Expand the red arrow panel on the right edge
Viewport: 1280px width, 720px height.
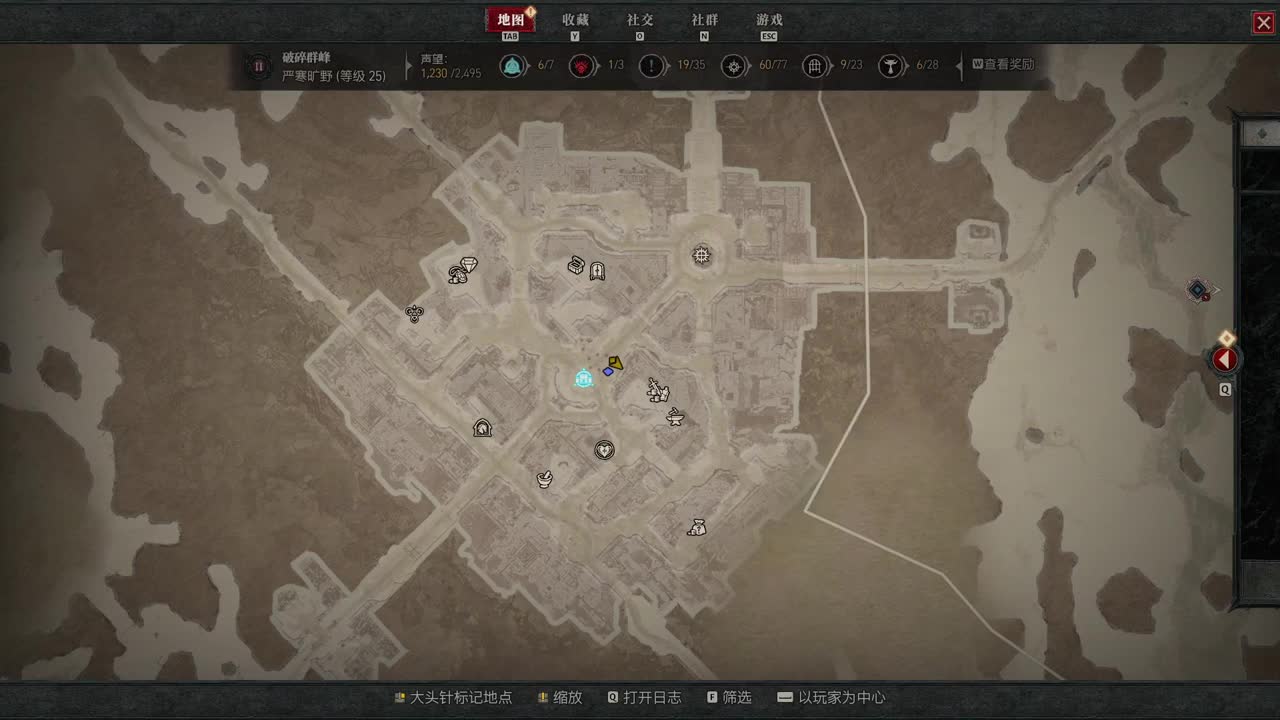(1225, 359)
